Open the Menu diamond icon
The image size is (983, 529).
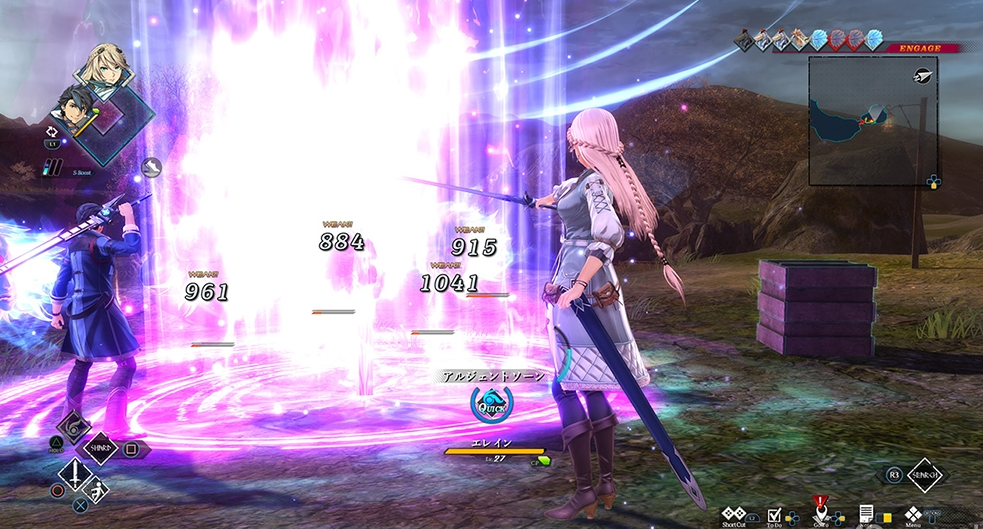912,513
